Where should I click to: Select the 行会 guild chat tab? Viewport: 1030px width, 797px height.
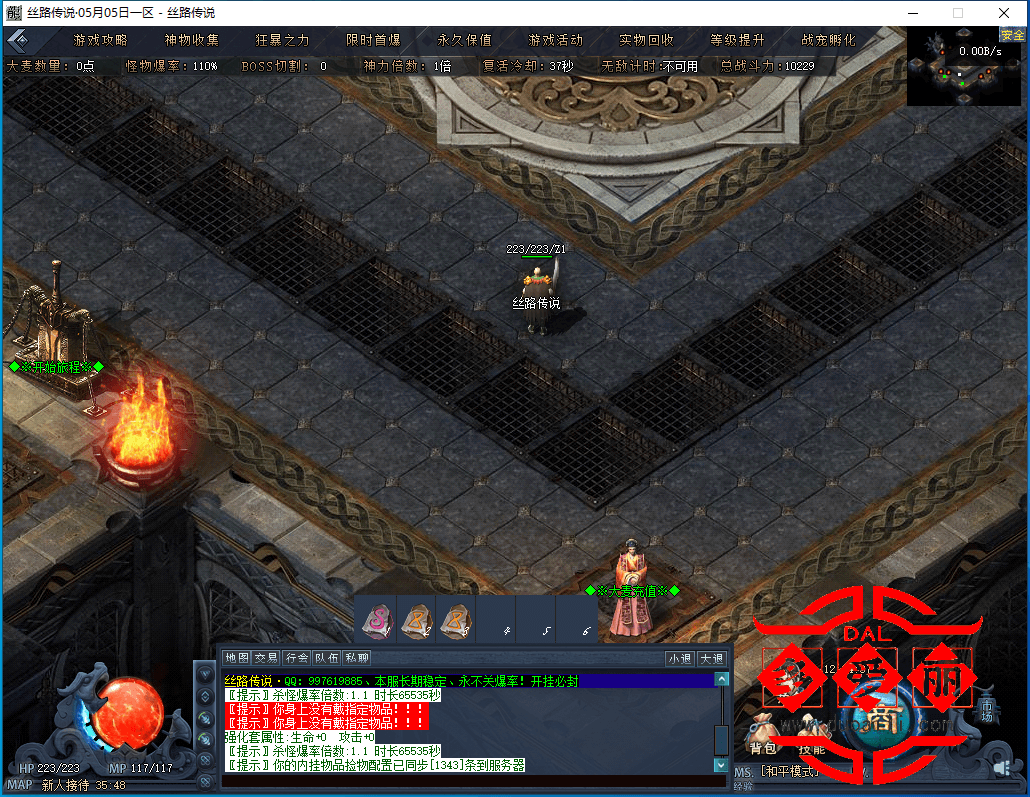[297, 658]
